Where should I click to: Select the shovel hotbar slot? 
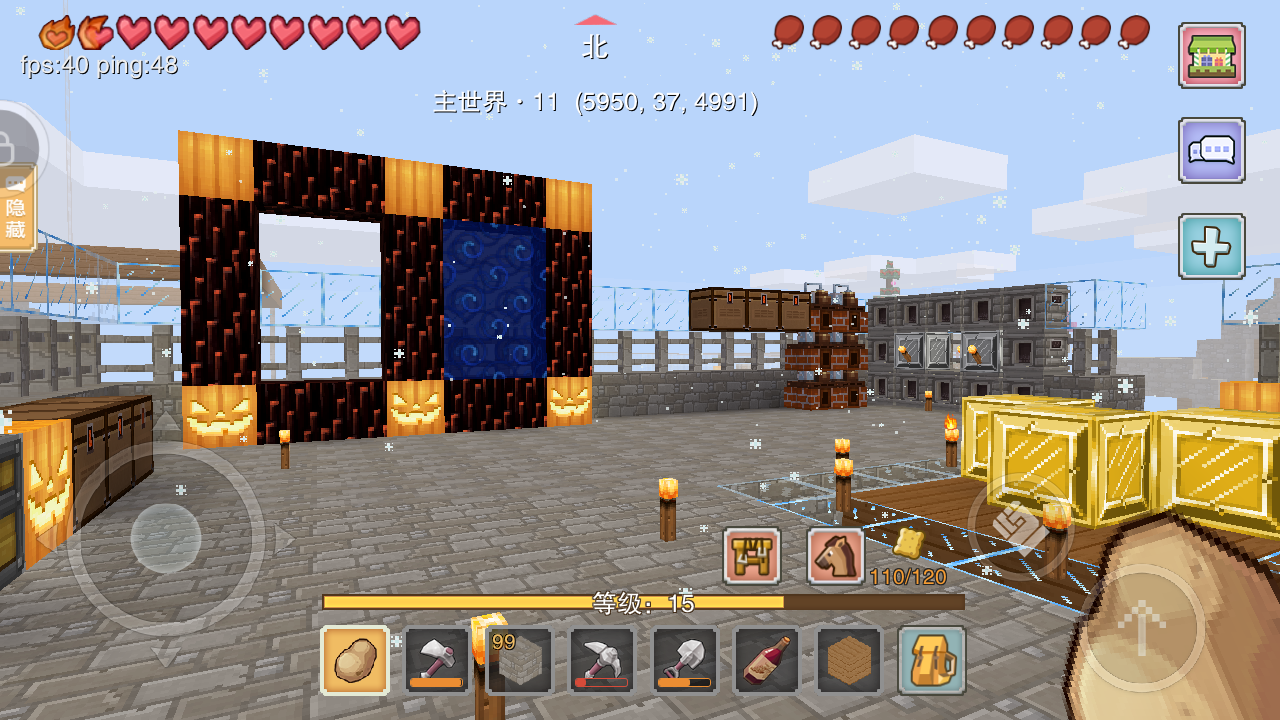point(684,660)
